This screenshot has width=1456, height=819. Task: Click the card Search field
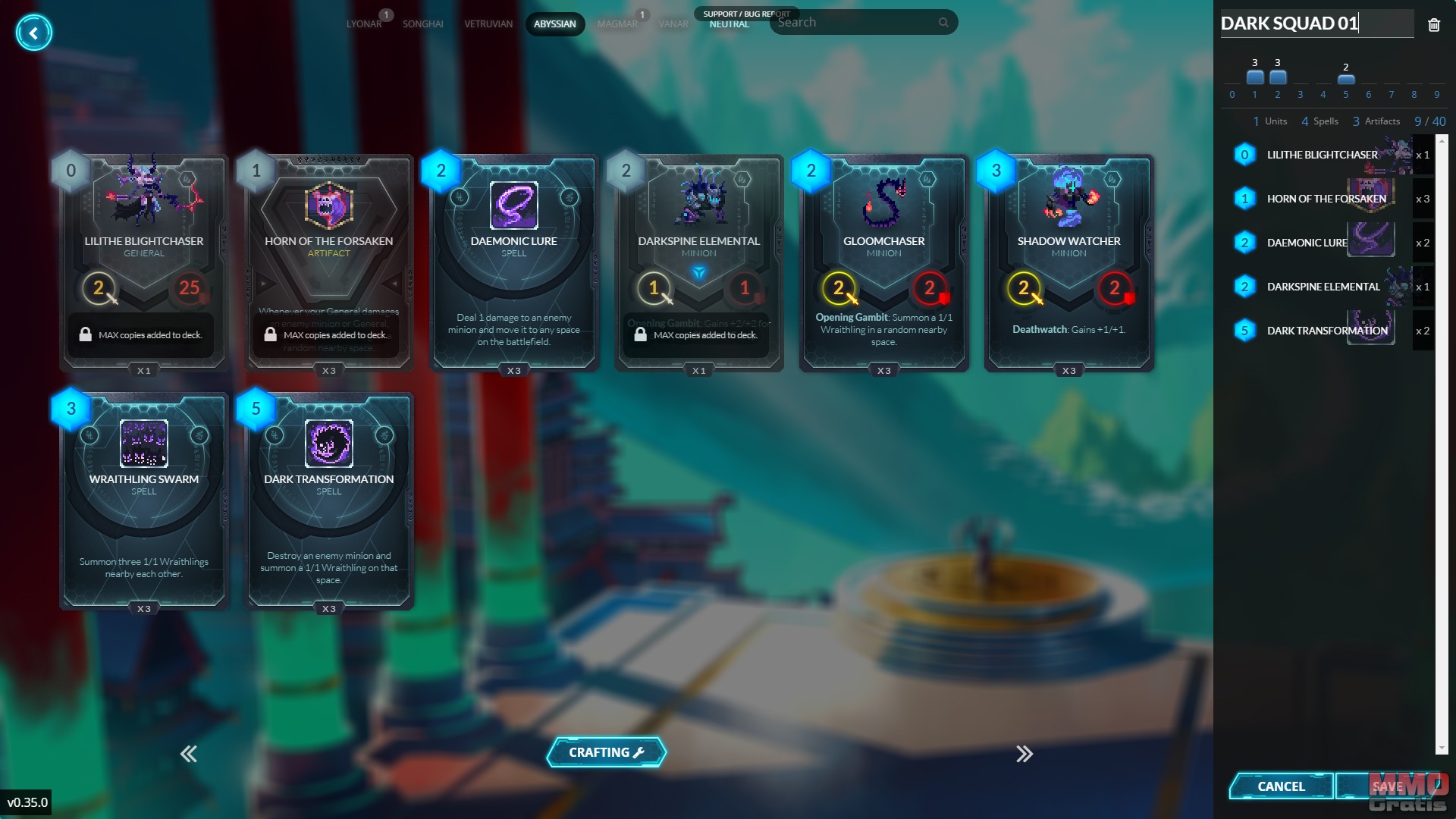857,23
